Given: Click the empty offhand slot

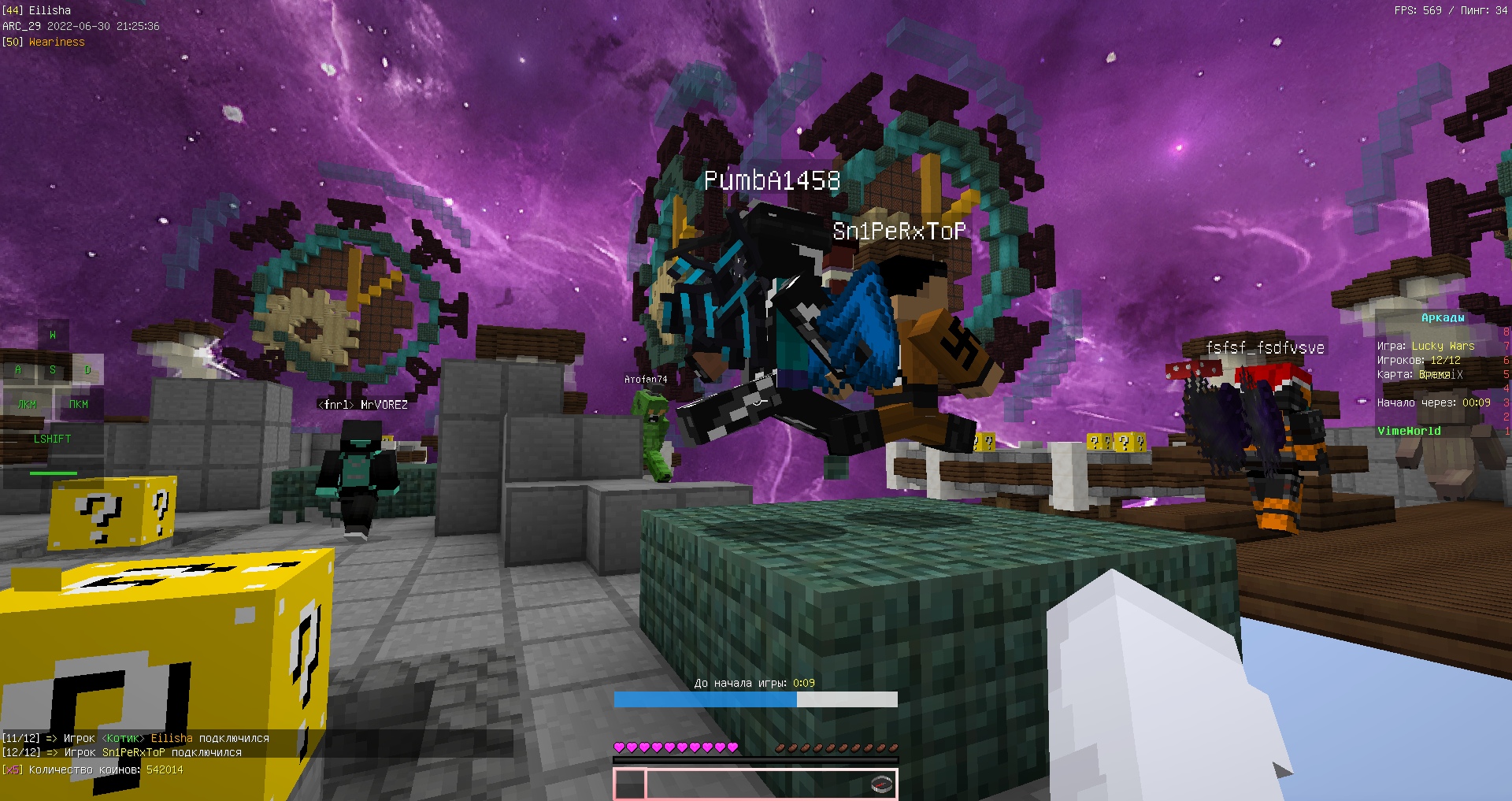Looking at the screenshot, I should pyautogui.click(x=630, y=784).
